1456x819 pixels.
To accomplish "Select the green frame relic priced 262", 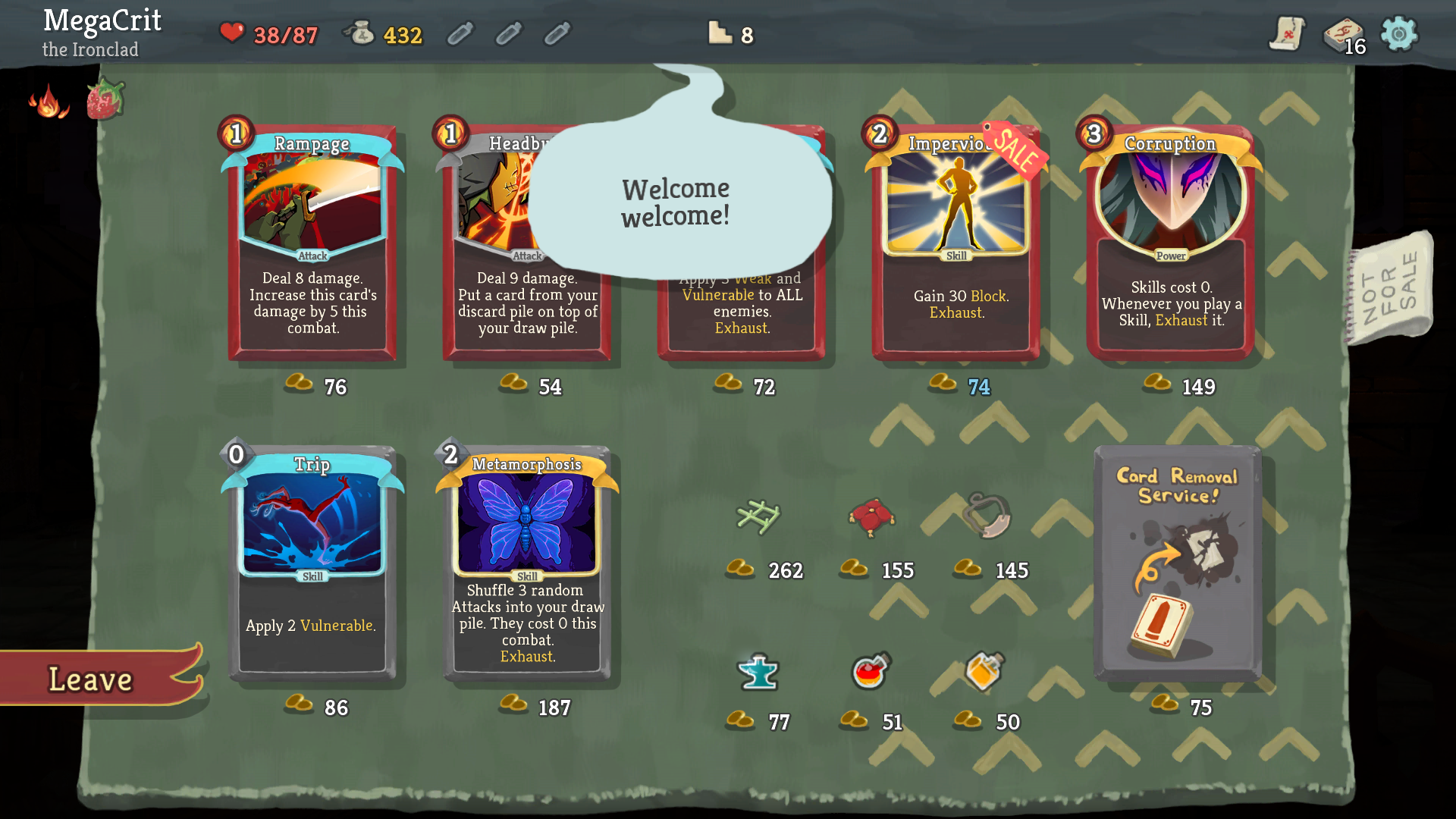I will click(x=758, y=518).
